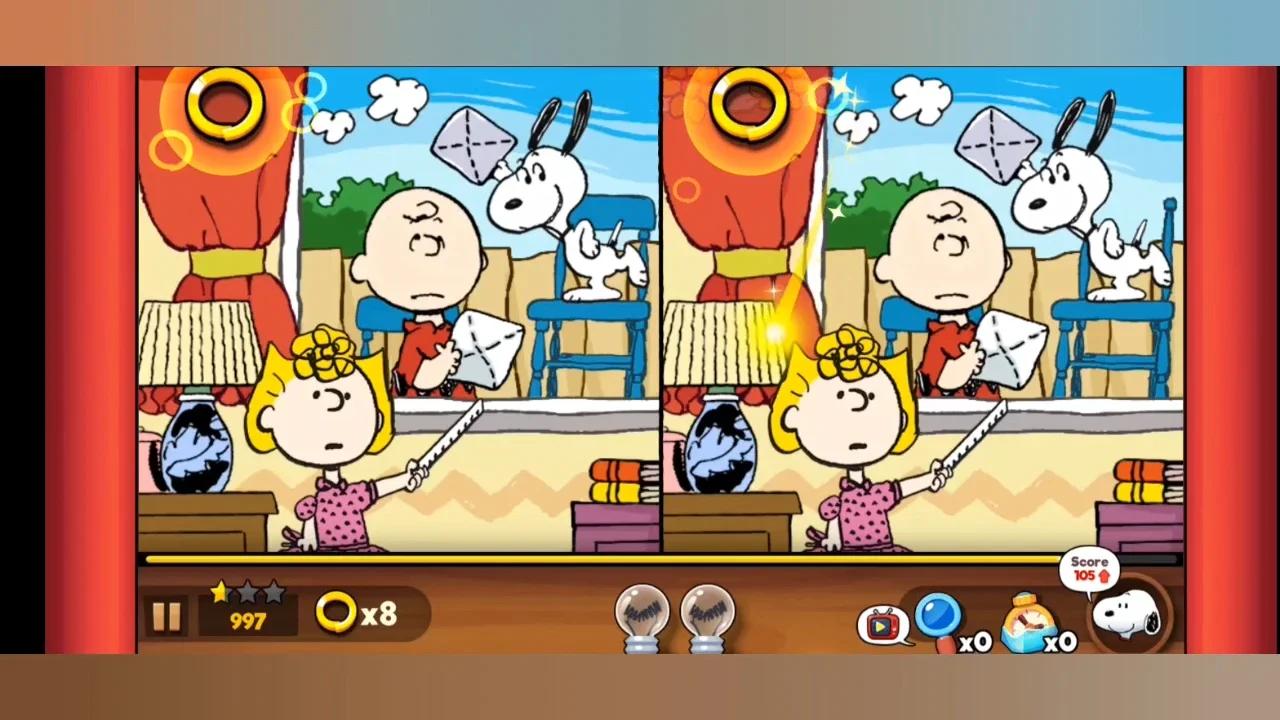Click the x0 label beside the magnifier
Viewport: 1280px width, 720px height.
(x=975, y=643)
